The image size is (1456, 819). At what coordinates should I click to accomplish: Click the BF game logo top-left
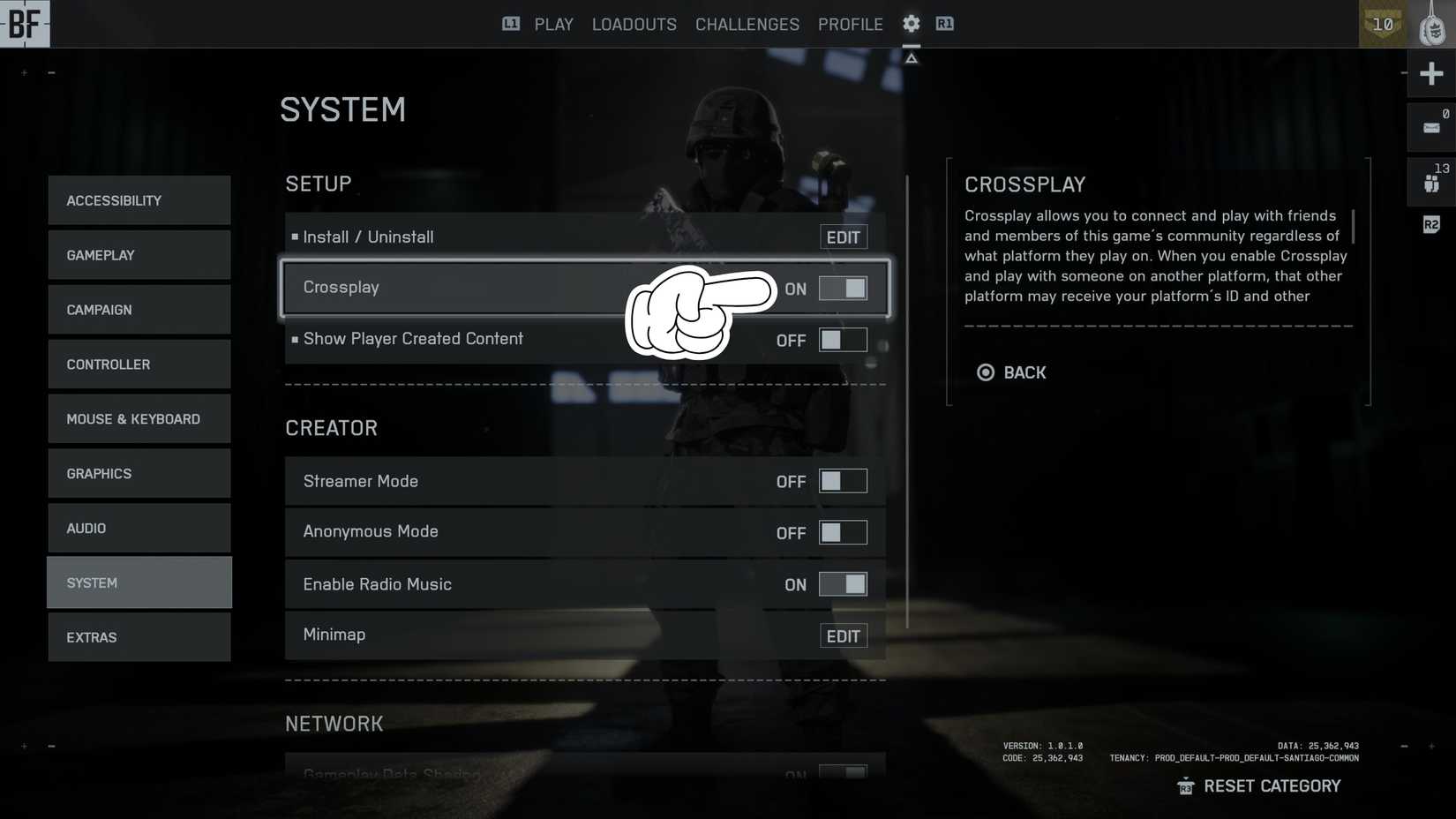tap(24, 24)
